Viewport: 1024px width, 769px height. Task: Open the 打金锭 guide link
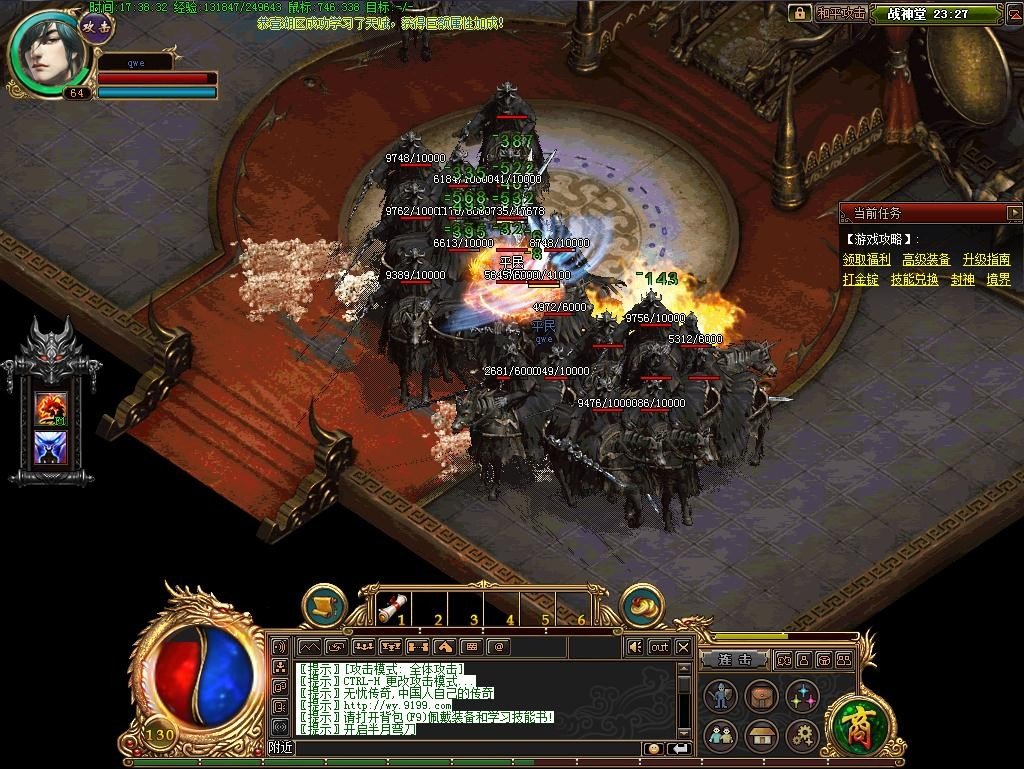[x=860, y=280]
